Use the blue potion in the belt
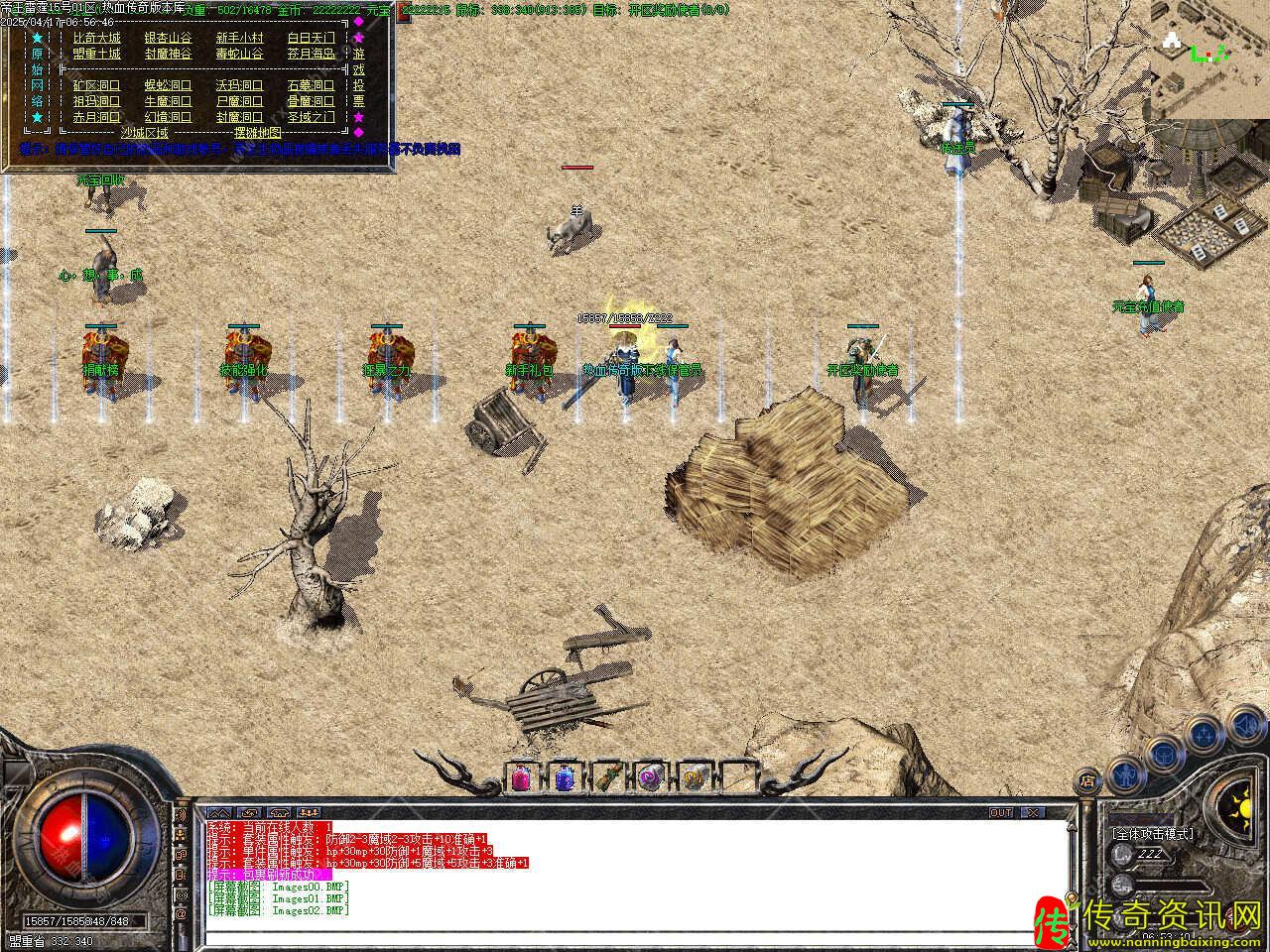This screenshot has height=952, width=1270. (564, 778)
